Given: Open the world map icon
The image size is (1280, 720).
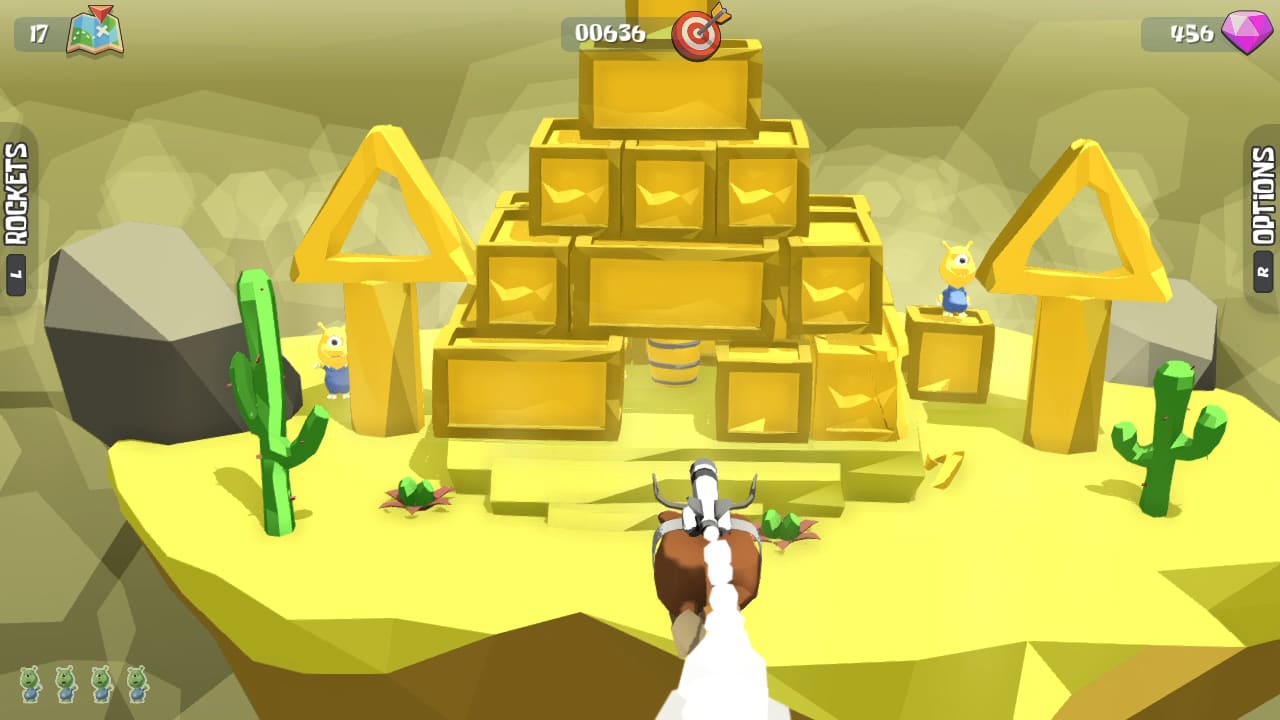Looking at the screenshot, I should click(x=95, y=31).
